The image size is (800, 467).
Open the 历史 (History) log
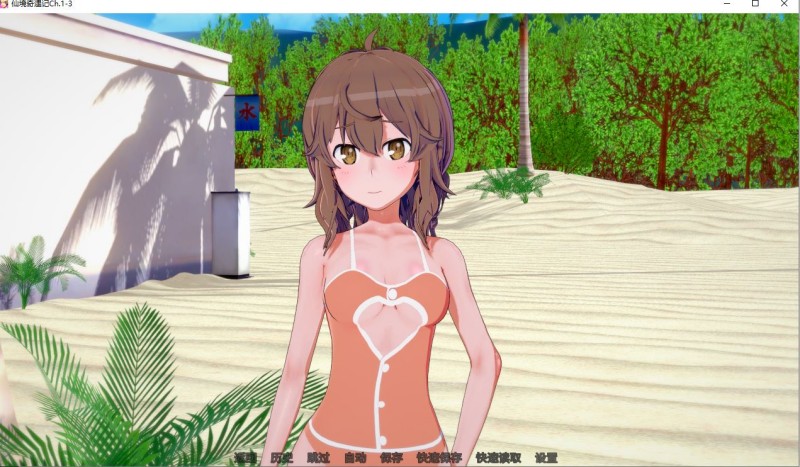pyautogui.click(x=281, y=458)
